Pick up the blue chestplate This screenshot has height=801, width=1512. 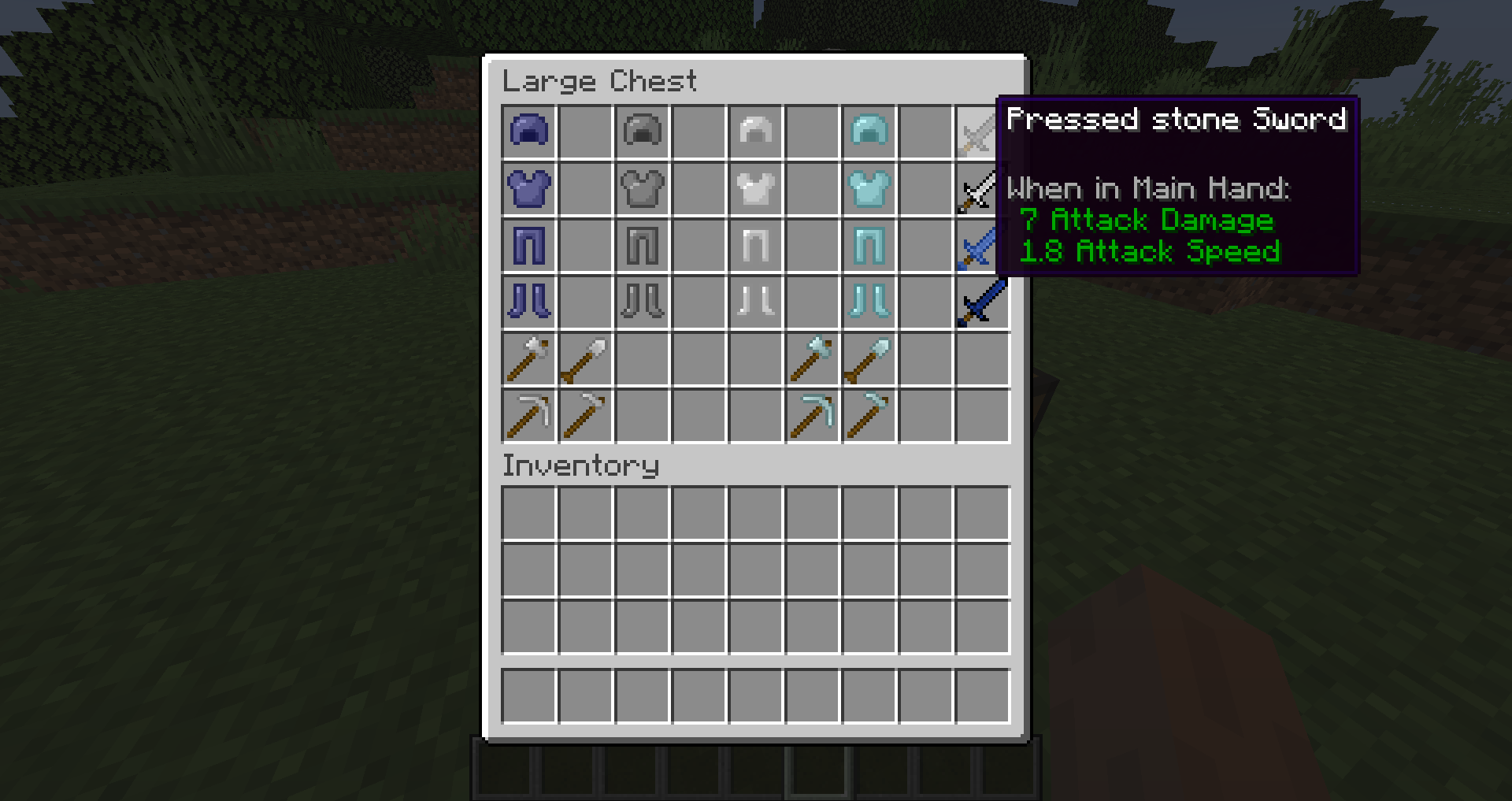click(528, 188)
